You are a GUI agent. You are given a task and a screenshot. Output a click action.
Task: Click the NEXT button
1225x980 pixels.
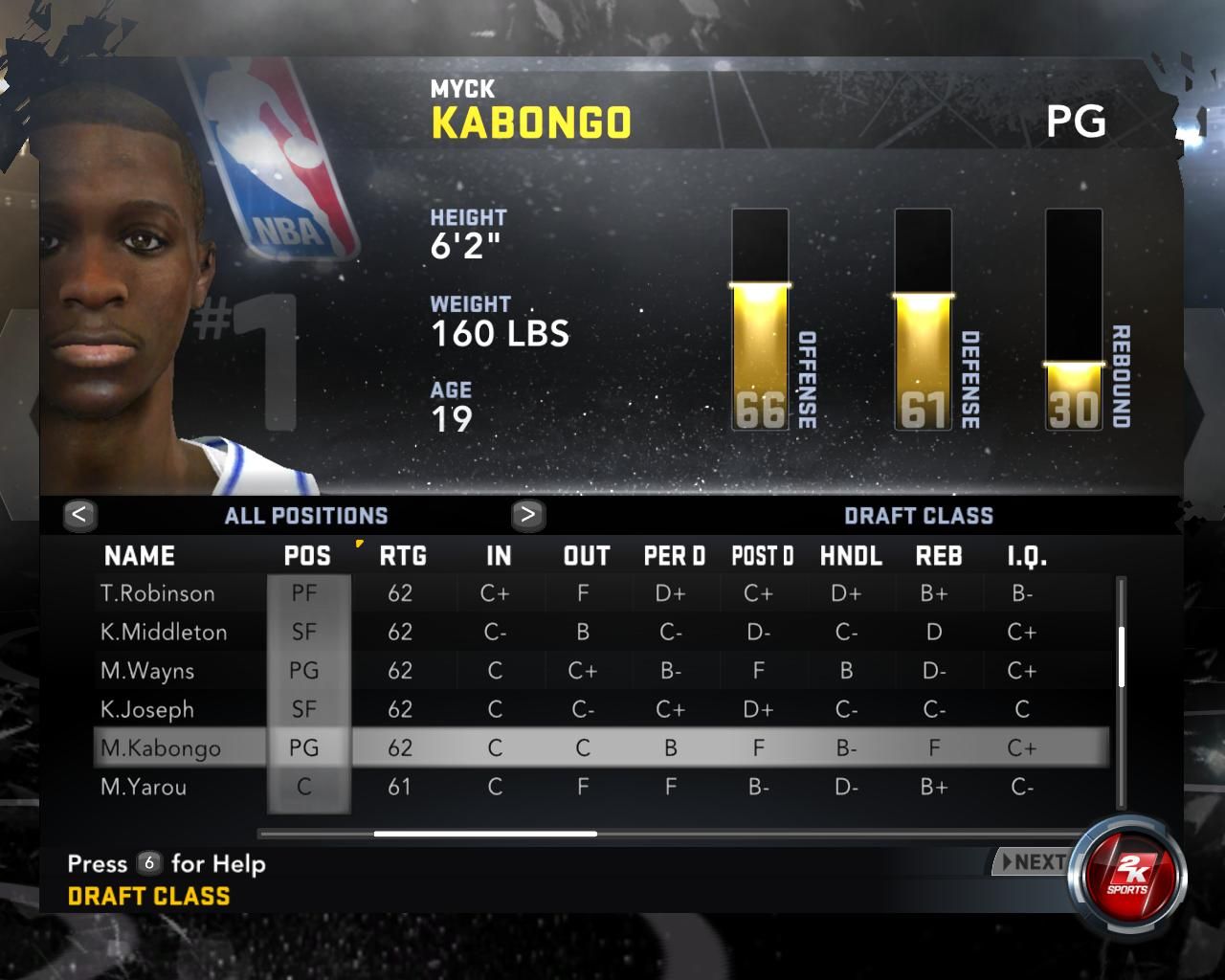pos(1032,862)
